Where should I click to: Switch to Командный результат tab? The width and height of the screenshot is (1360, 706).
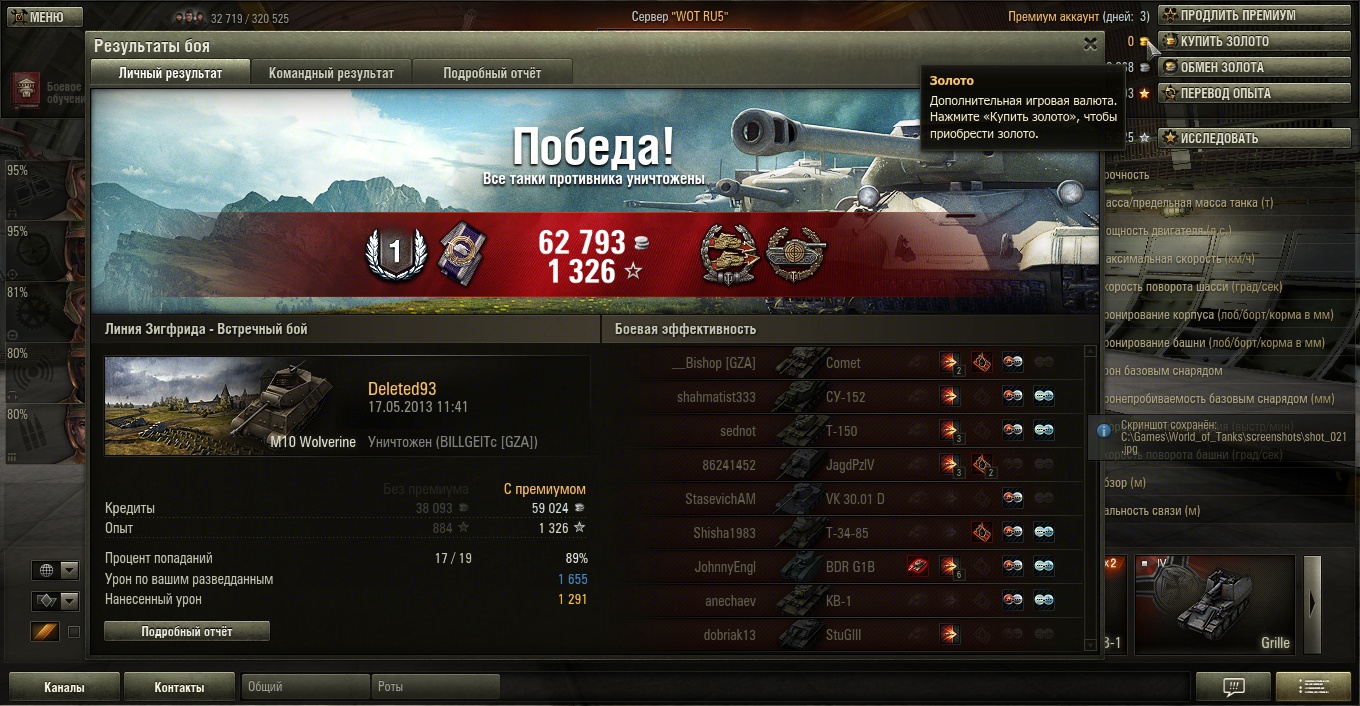coord(331,73)
